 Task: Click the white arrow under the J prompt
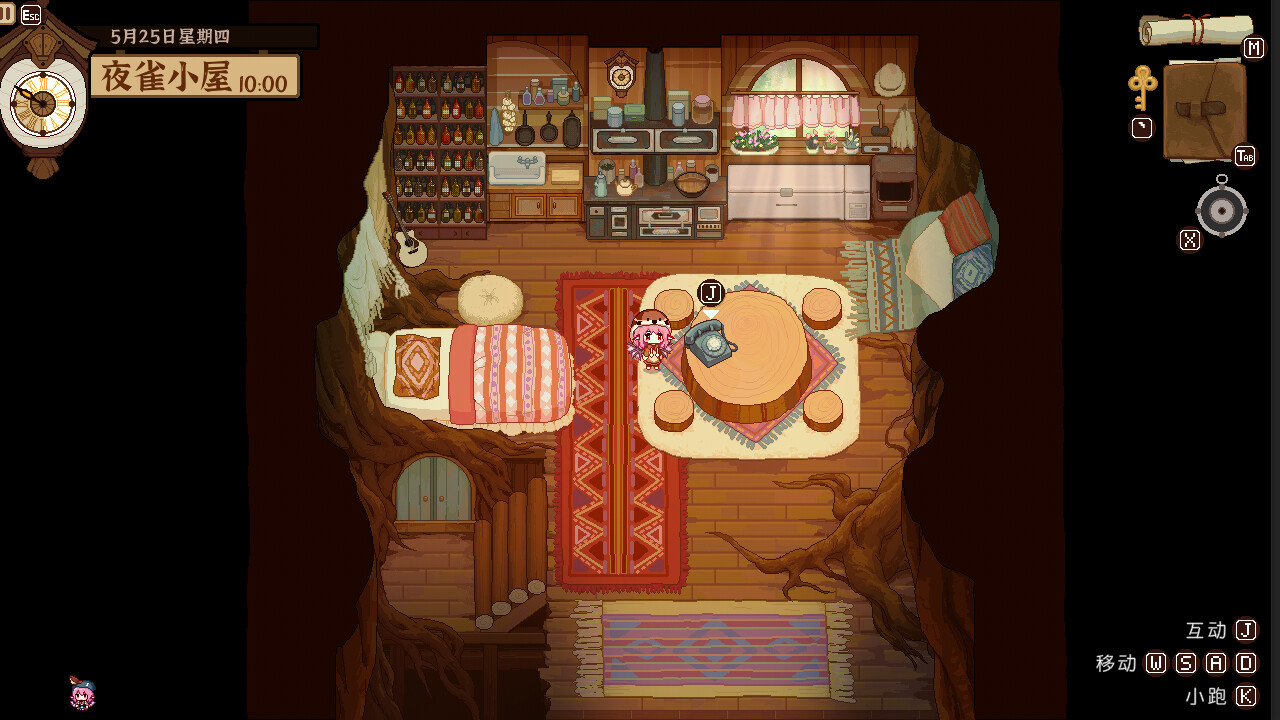pos(712,312)
